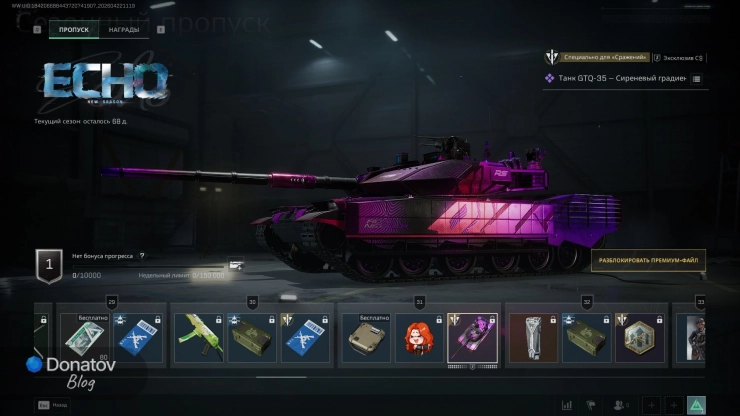
Task: Pick the hexagon badge reward tile
Action: click(x=640, y=337)
